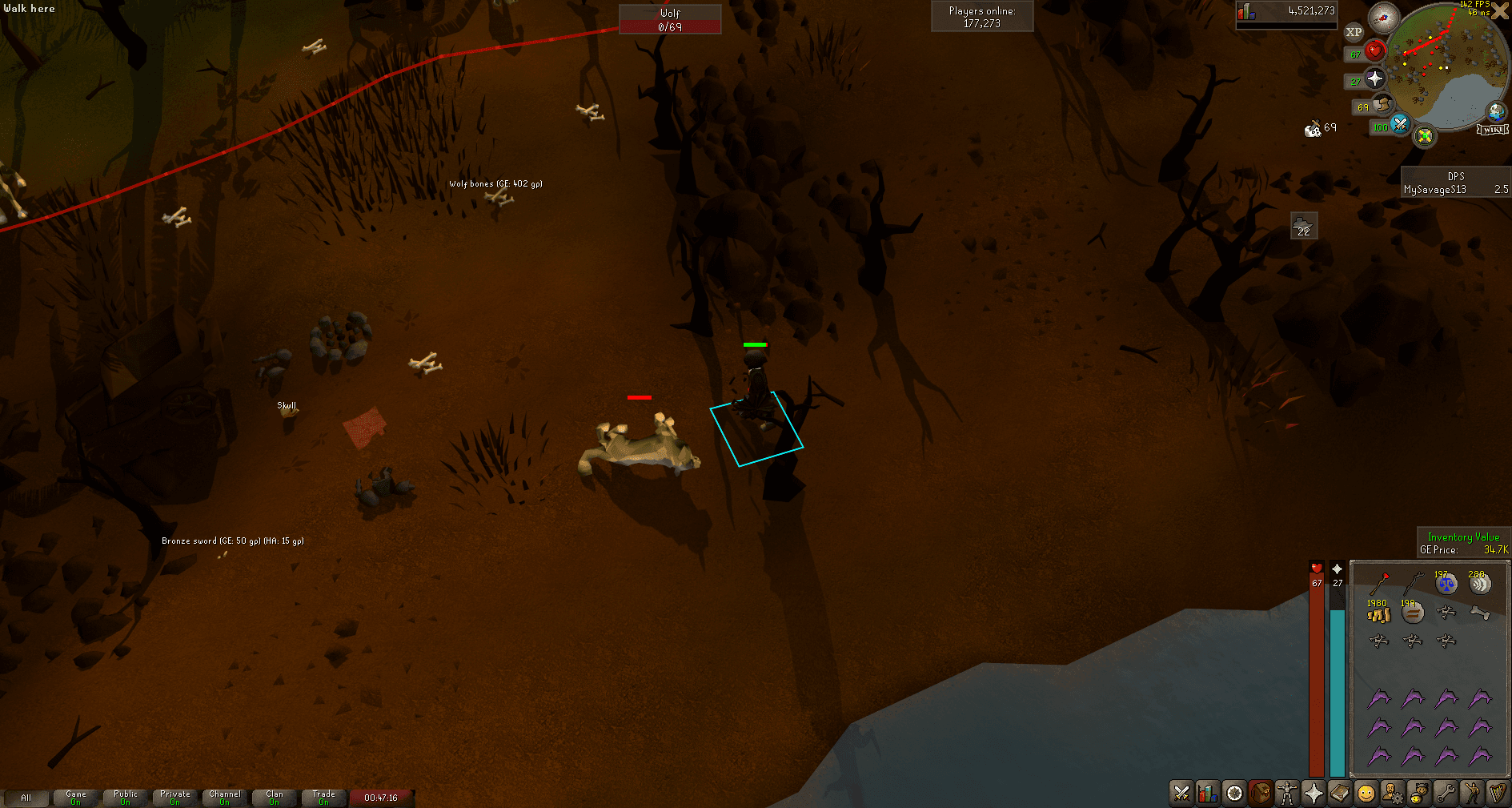Open the Music player harp tab
The width and height of the screenshot is (1512, 808).
coord(1498,794)
